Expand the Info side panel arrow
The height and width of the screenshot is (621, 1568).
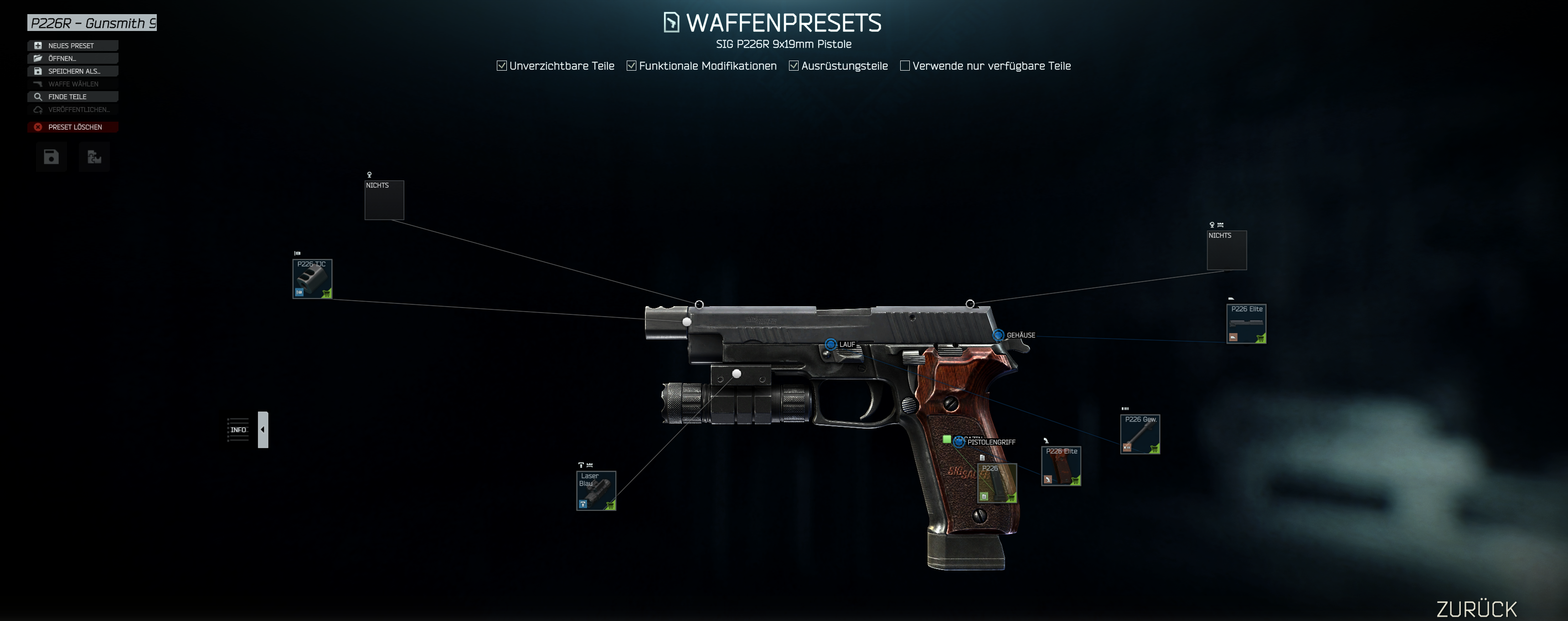click(x=263, y=430)
